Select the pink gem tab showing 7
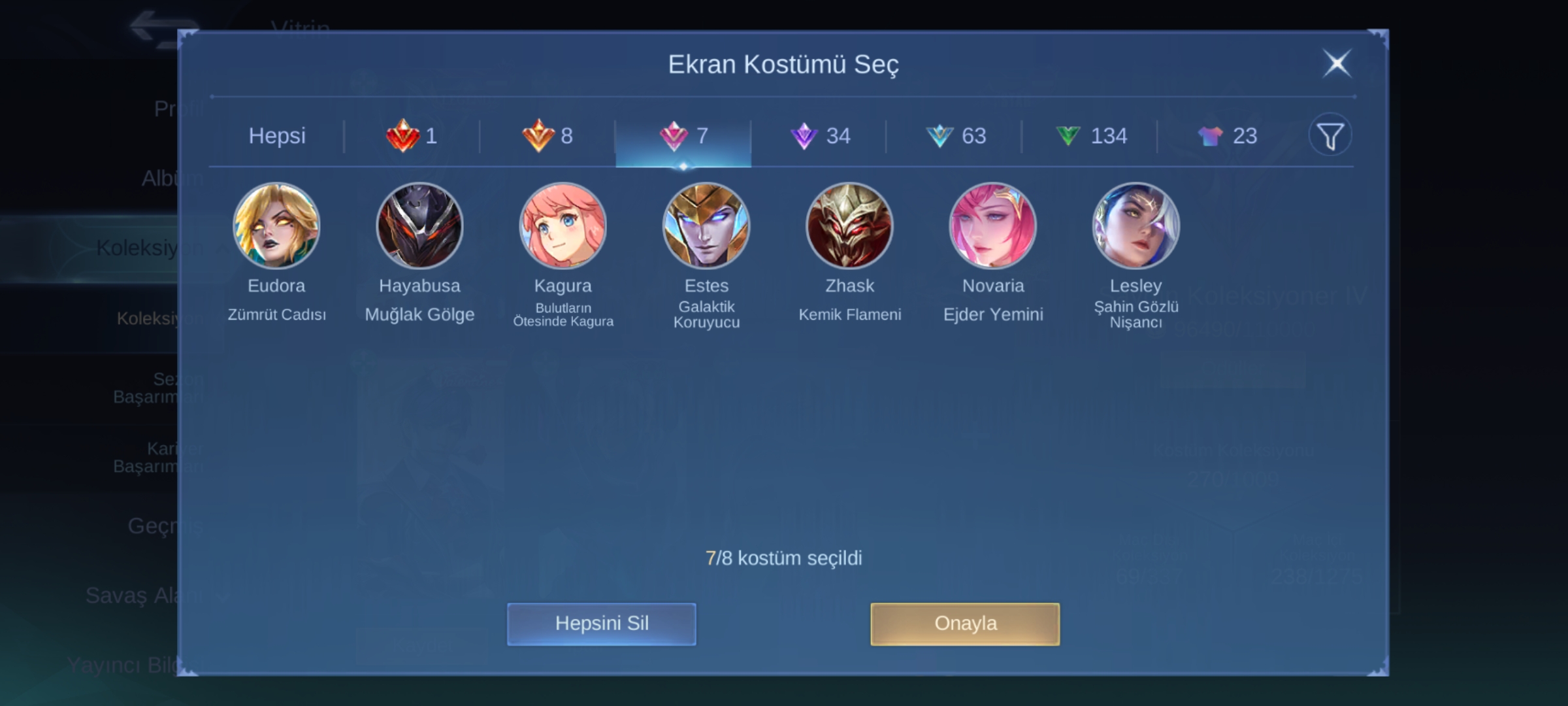 tap(683, 136)
